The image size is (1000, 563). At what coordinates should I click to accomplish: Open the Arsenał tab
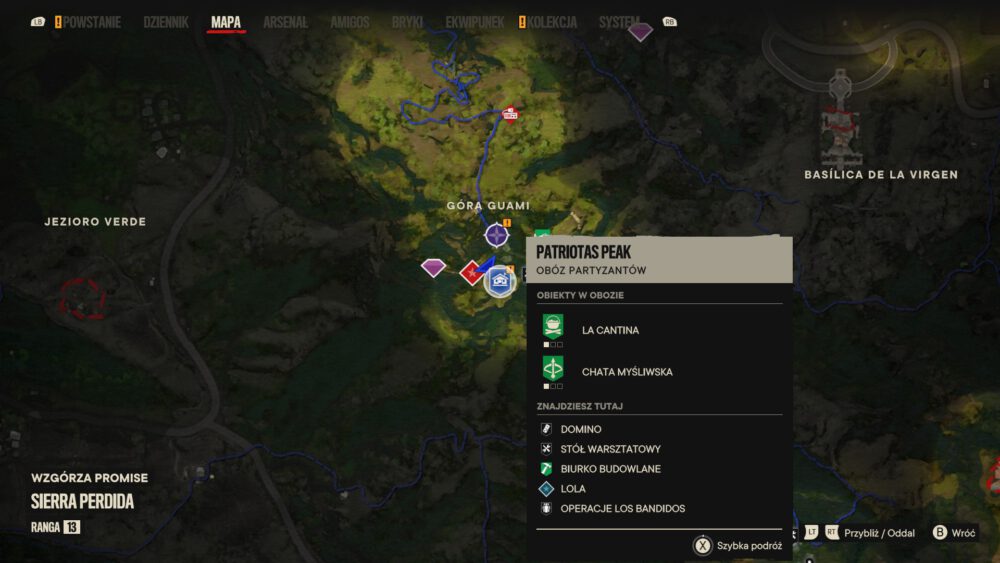click(x=285, y=22)
